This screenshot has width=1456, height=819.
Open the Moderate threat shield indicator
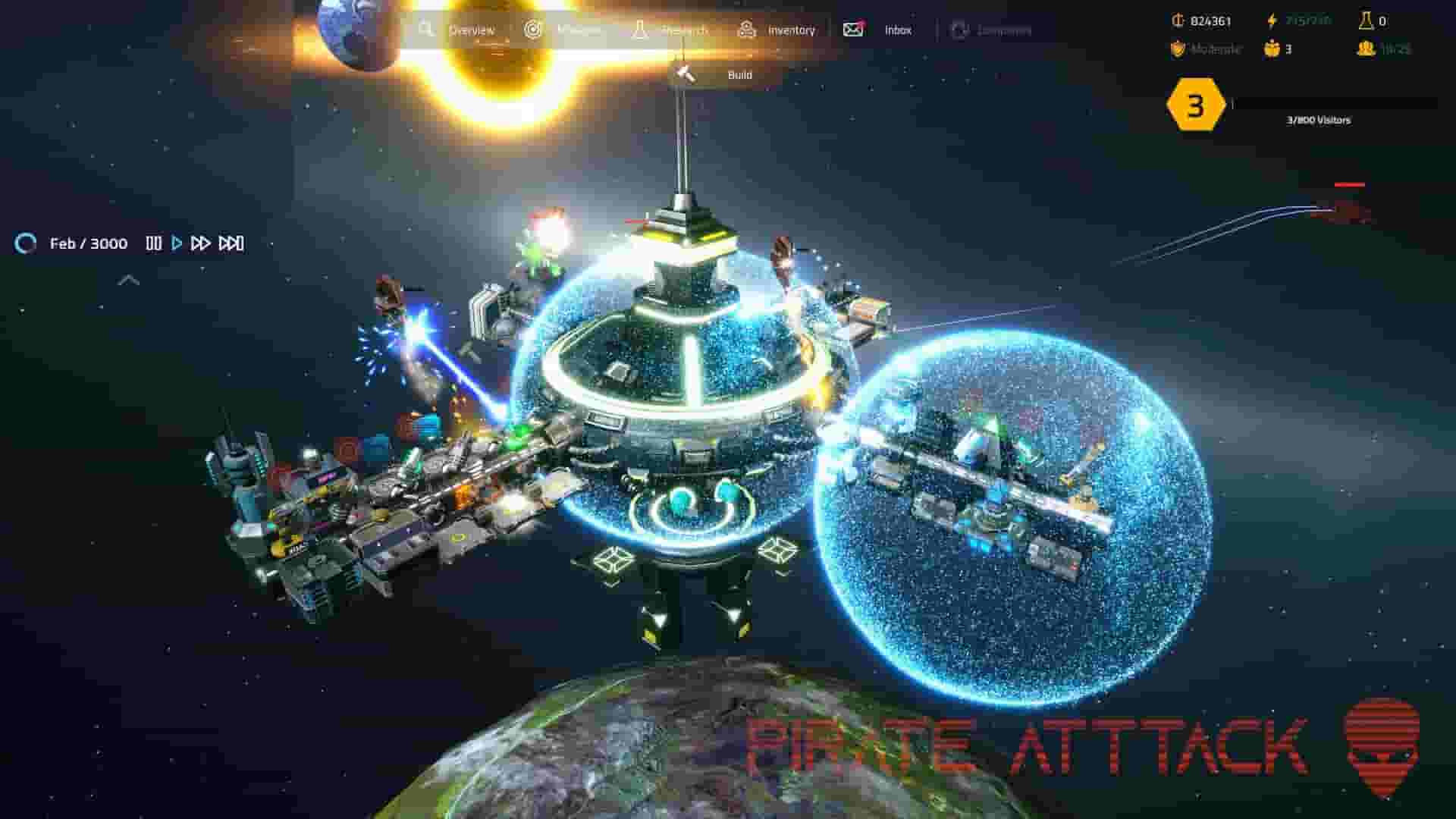(x=1177, y=49)
